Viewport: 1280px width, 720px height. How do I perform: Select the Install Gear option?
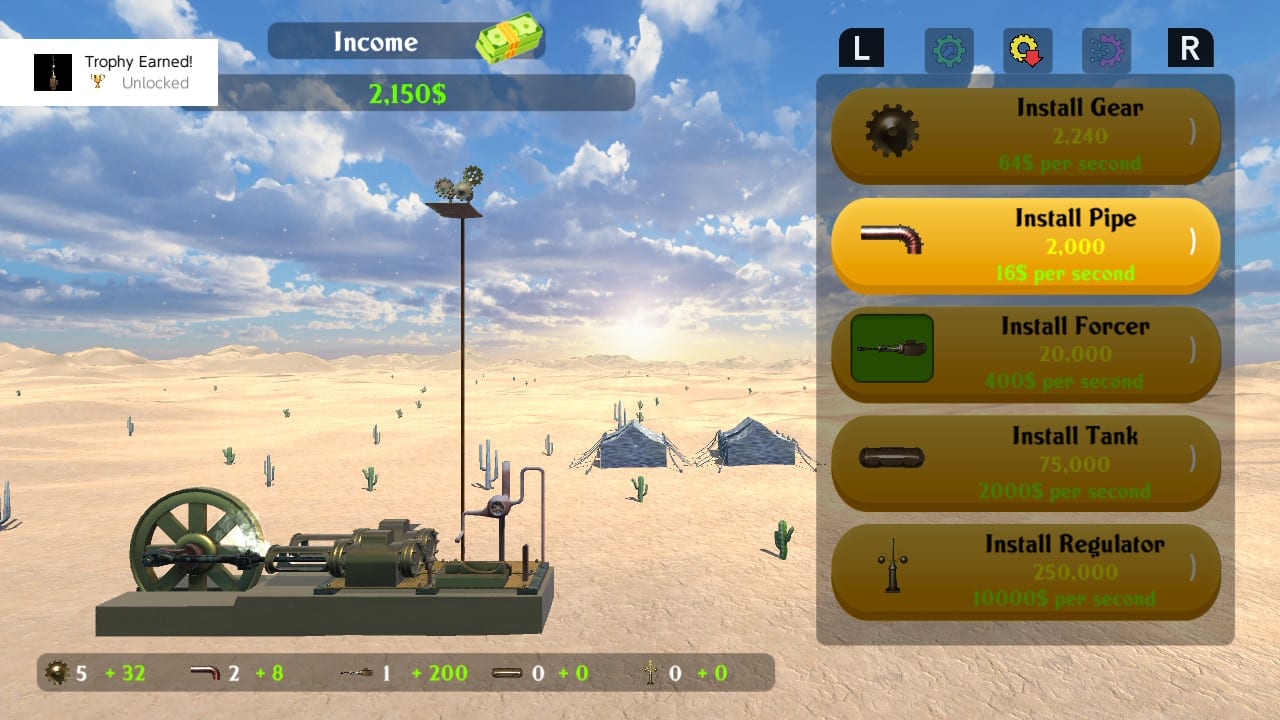pyautogui.click(x=1025, y=135)
